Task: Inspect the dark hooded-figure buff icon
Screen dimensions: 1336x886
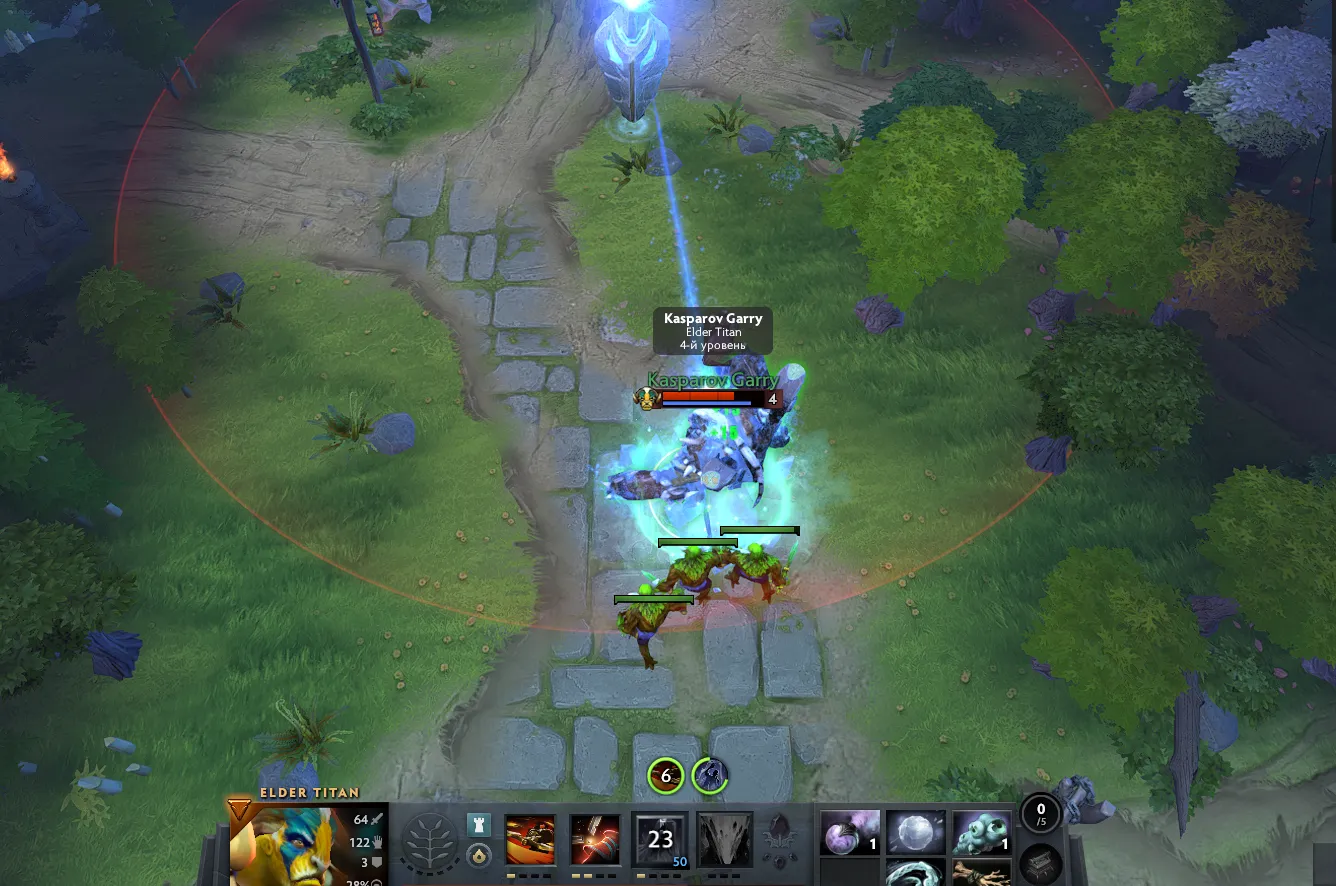Action: (x=709, y=775)
